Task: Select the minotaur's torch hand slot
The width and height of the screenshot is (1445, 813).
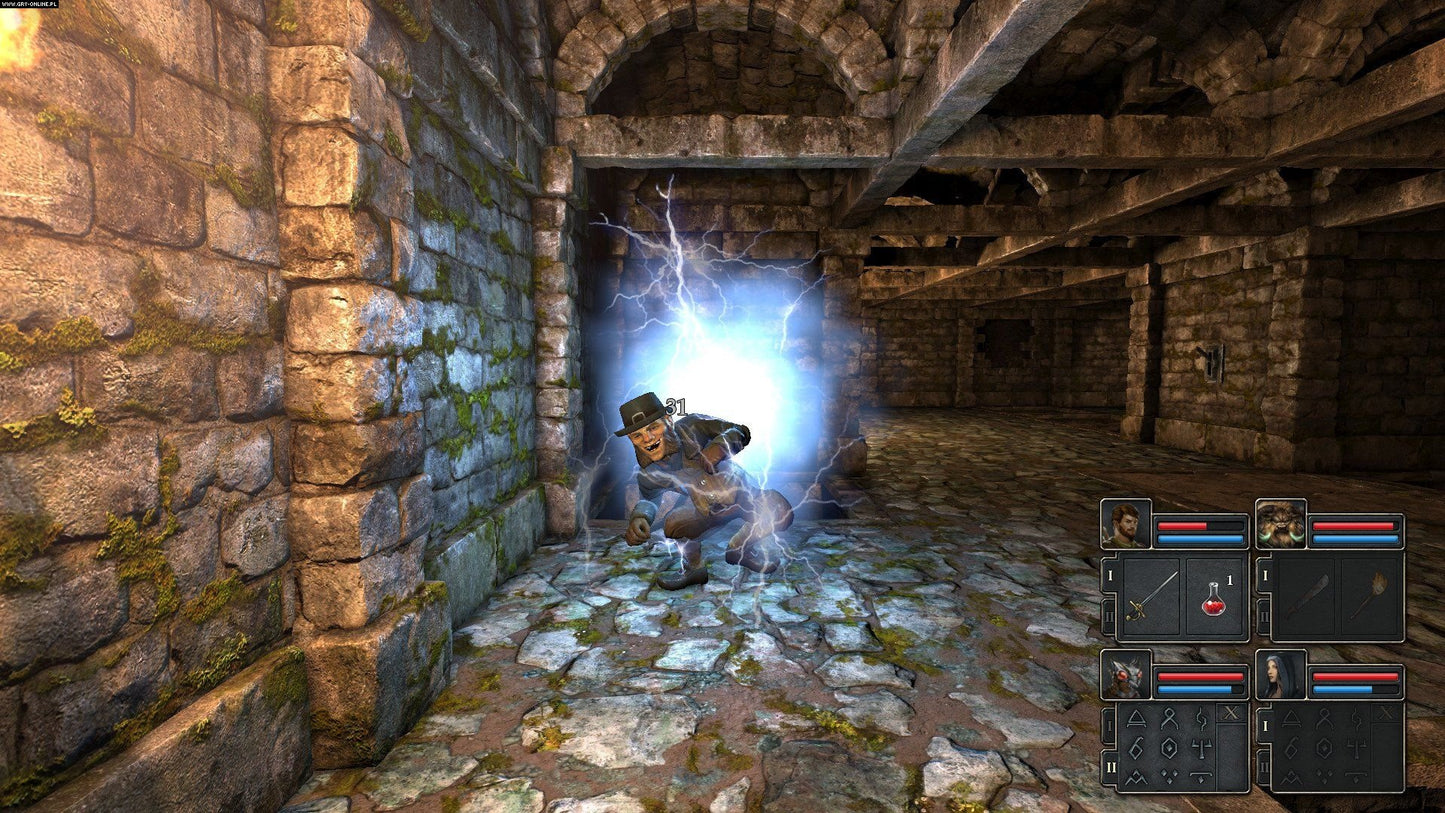Action: (1371, 597)
